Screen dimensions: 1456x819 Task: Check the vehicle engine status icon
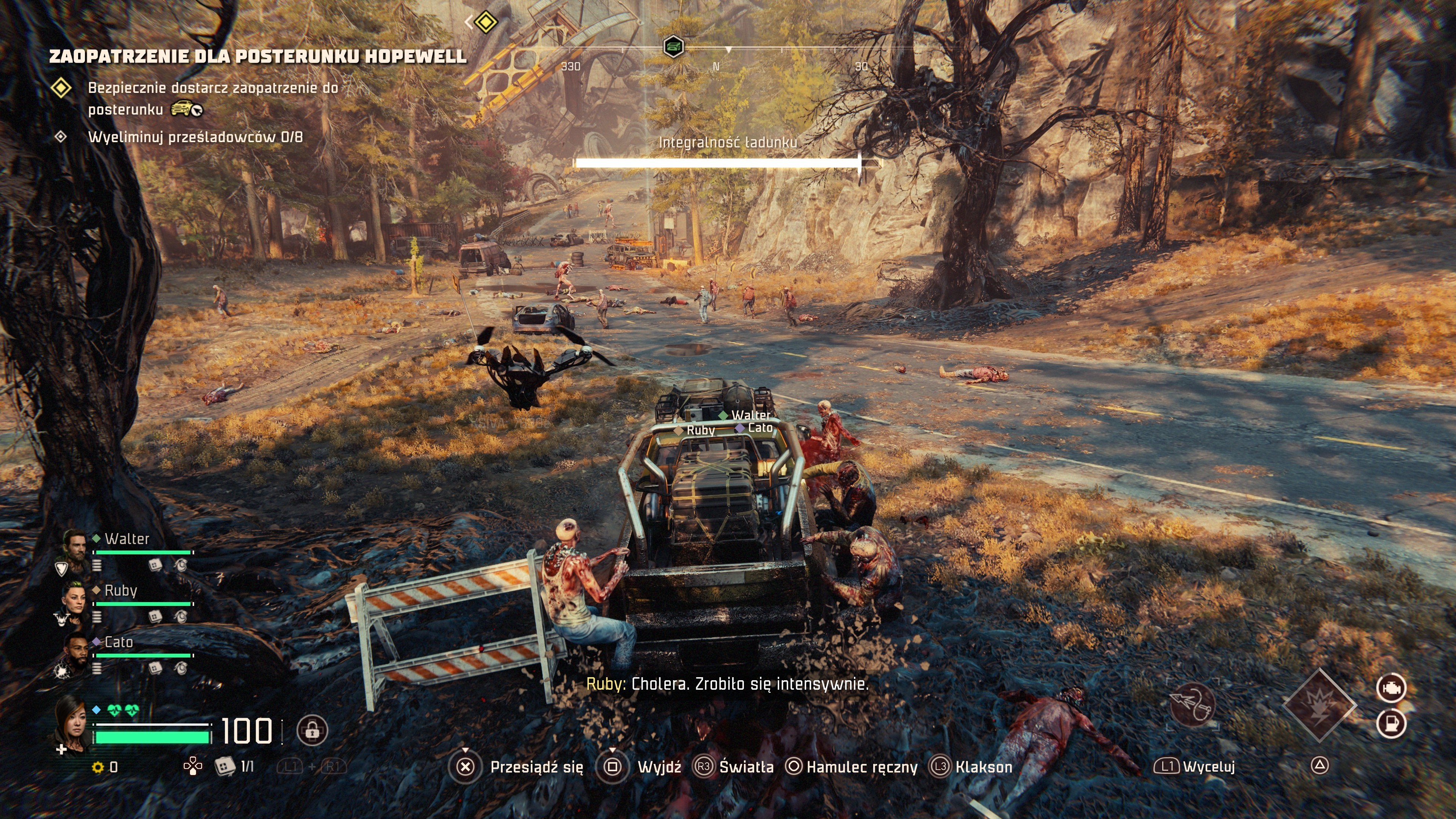(1391, 688)
